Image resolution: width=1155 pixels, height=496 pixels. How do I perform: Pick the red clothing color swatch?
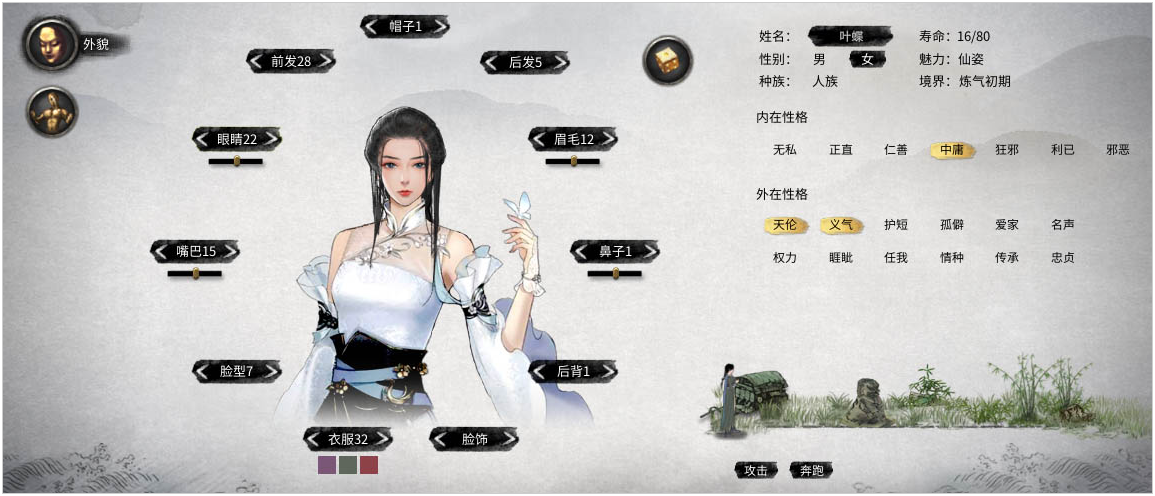[369, 465]
